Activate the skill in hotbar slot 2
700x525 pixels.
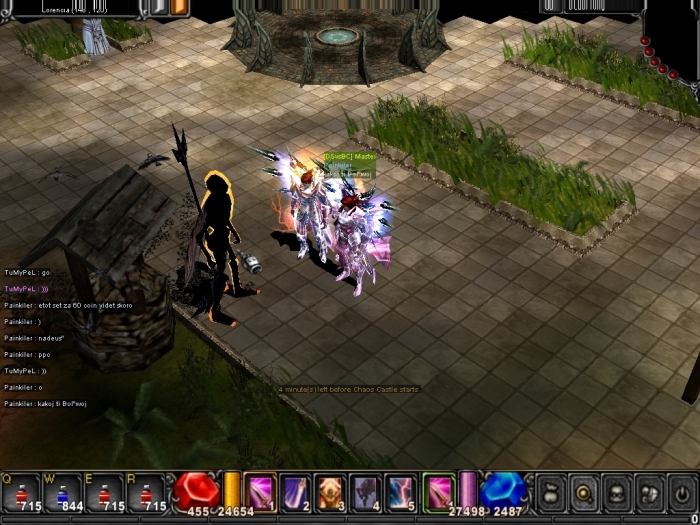click(x=295, y=490)
